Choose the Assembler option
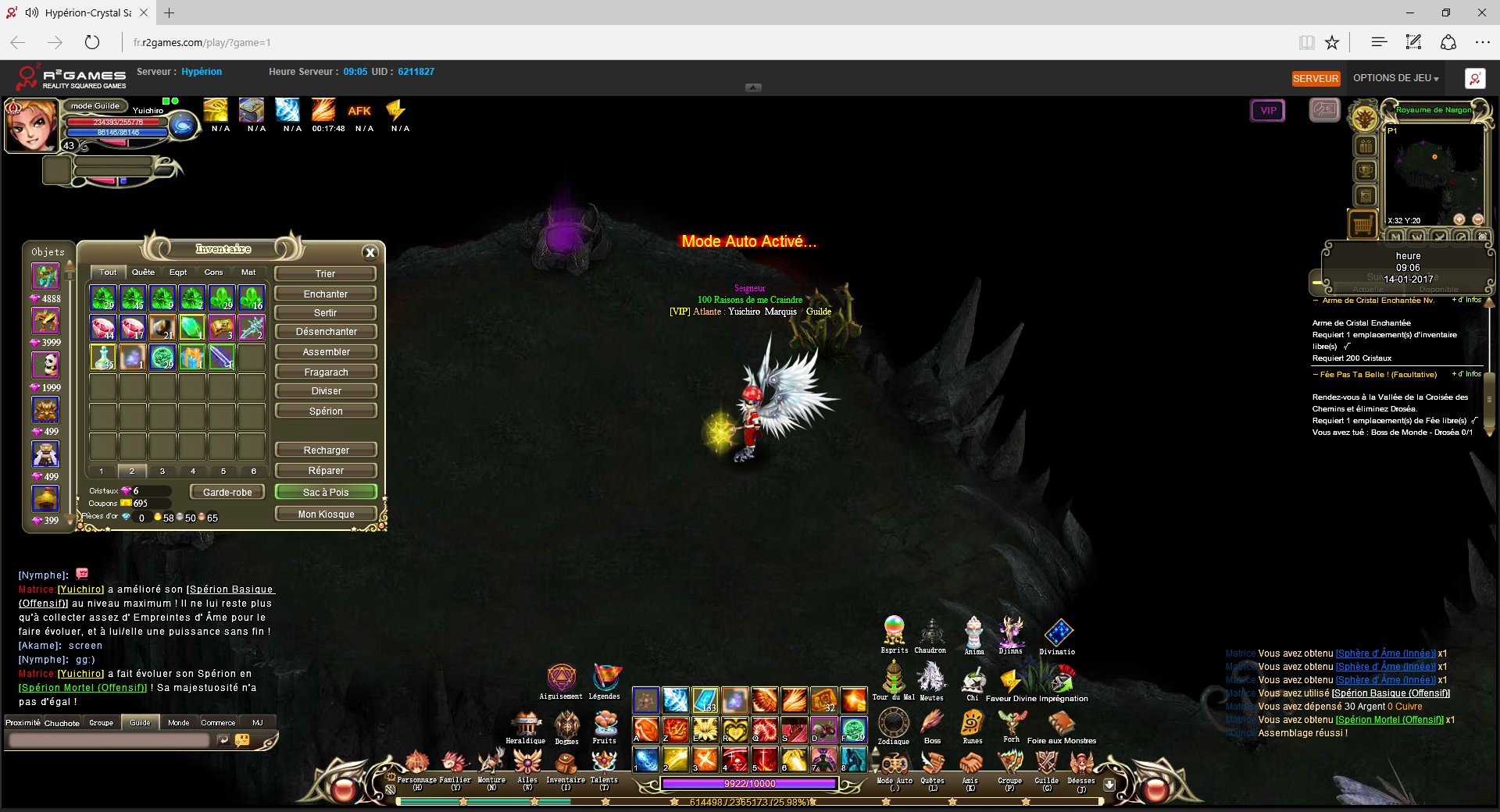Image resolution: width=1500 pixels, height=812 pixels. 325,352
